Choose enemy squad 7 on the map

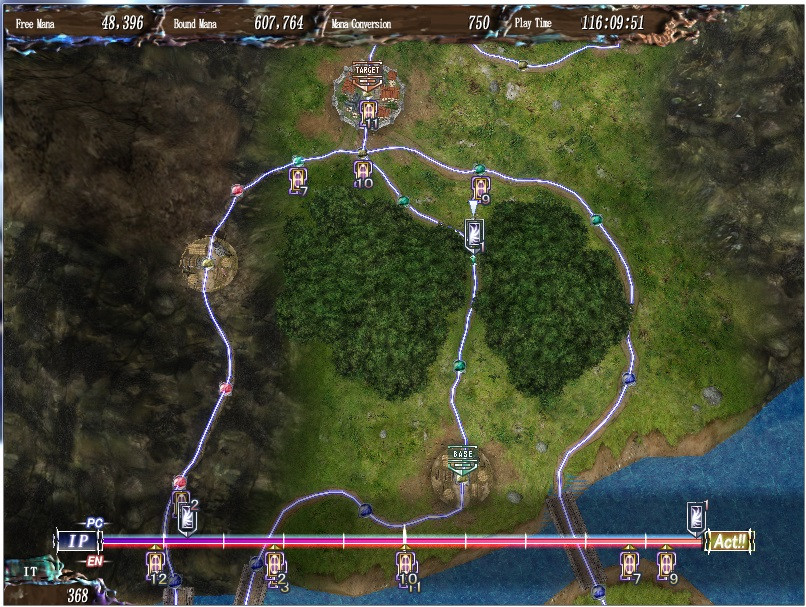297,179
